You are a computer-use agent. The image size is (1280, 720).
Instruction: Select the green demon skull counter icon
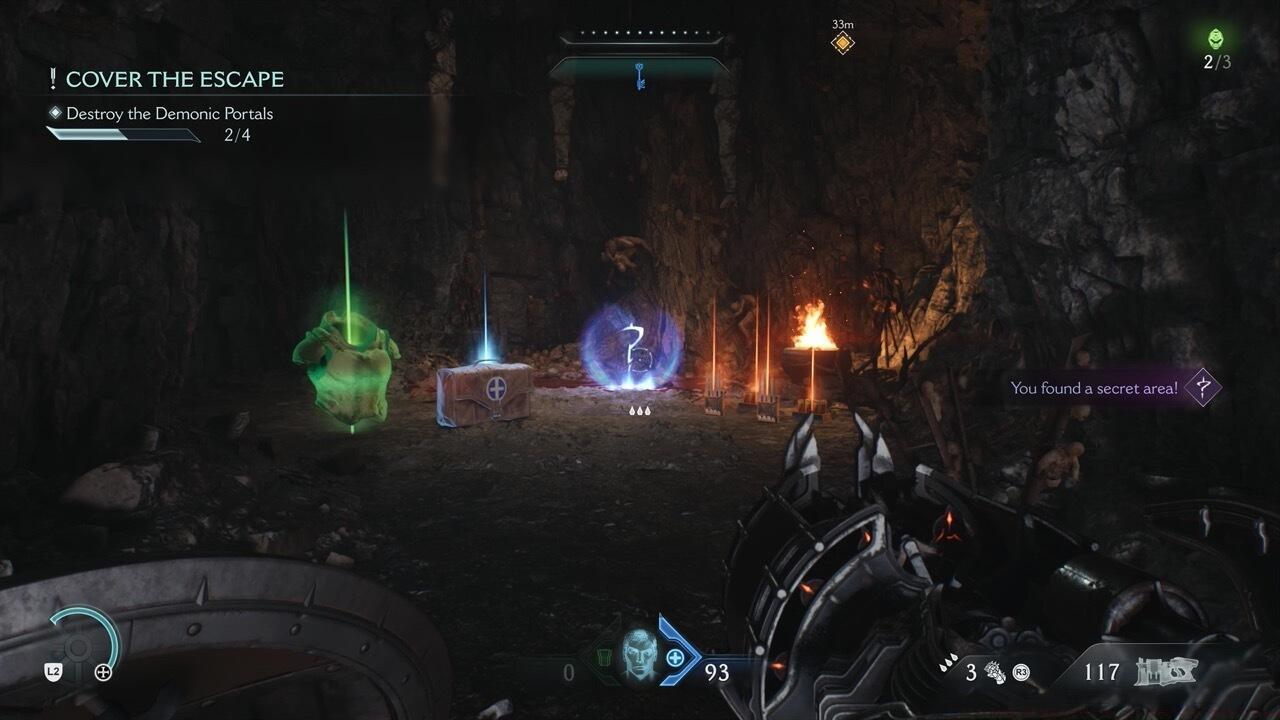tap(1216, 39)
